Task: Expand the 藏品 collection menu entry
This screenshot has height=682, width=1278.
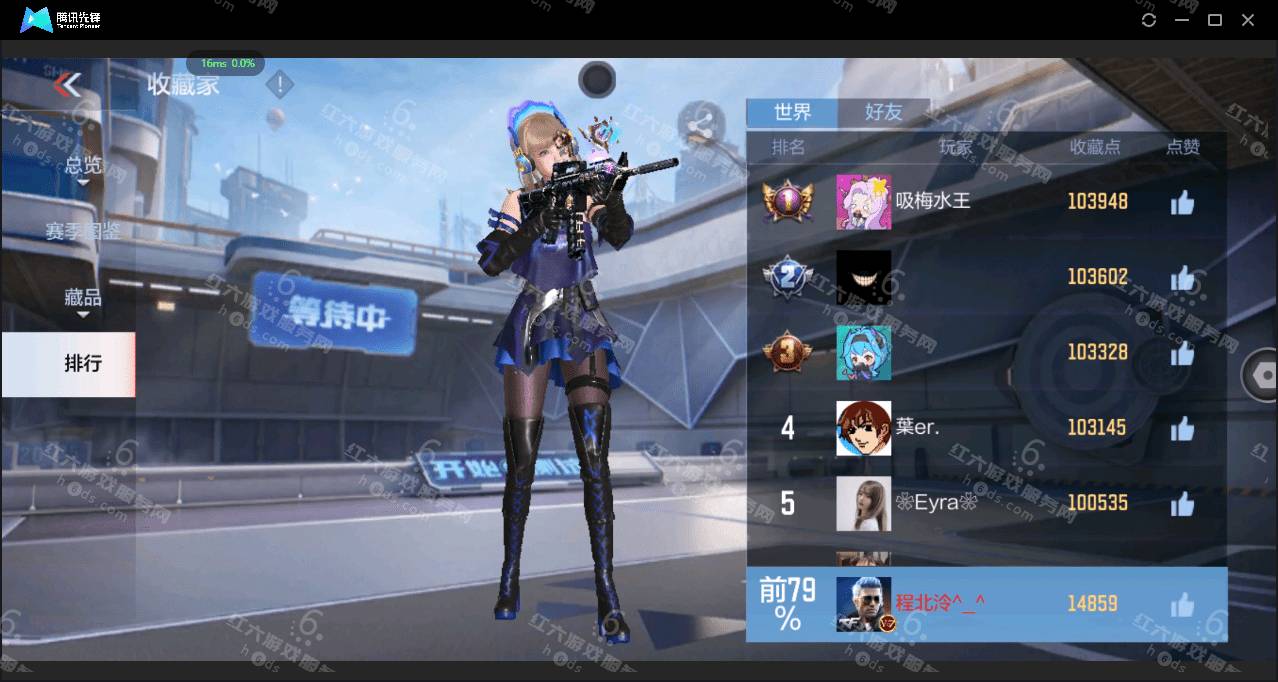Action: click(83, 298)
